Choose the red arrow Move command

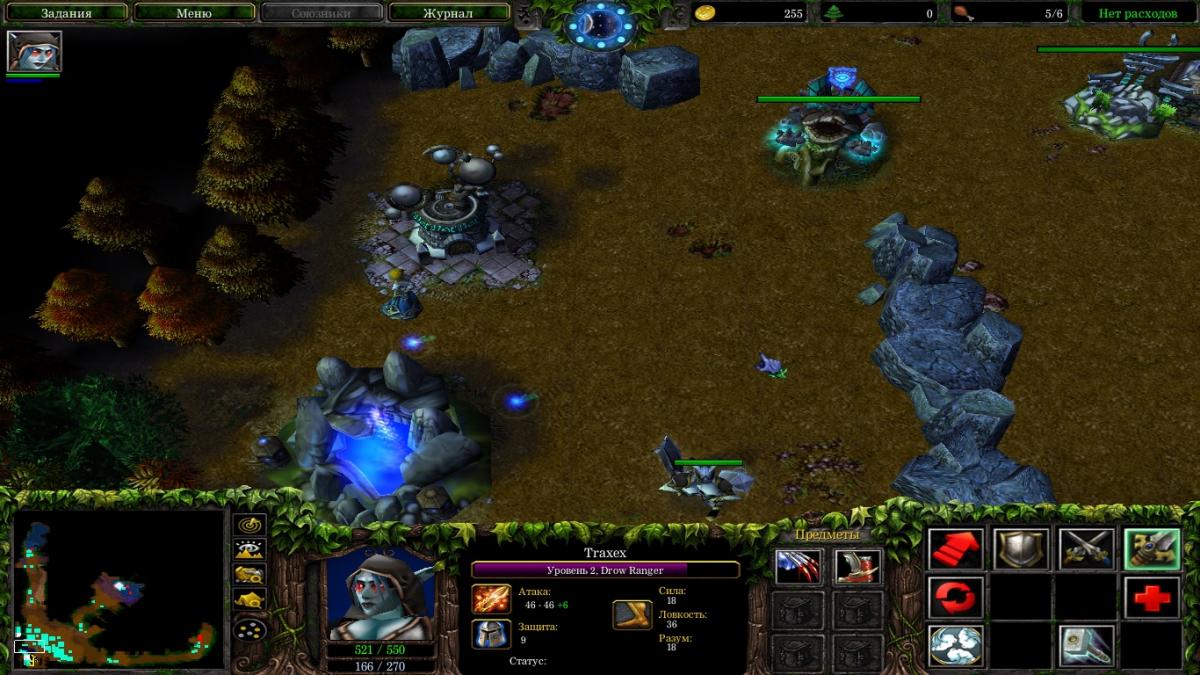pyautogui.click(x=955, y=549)
